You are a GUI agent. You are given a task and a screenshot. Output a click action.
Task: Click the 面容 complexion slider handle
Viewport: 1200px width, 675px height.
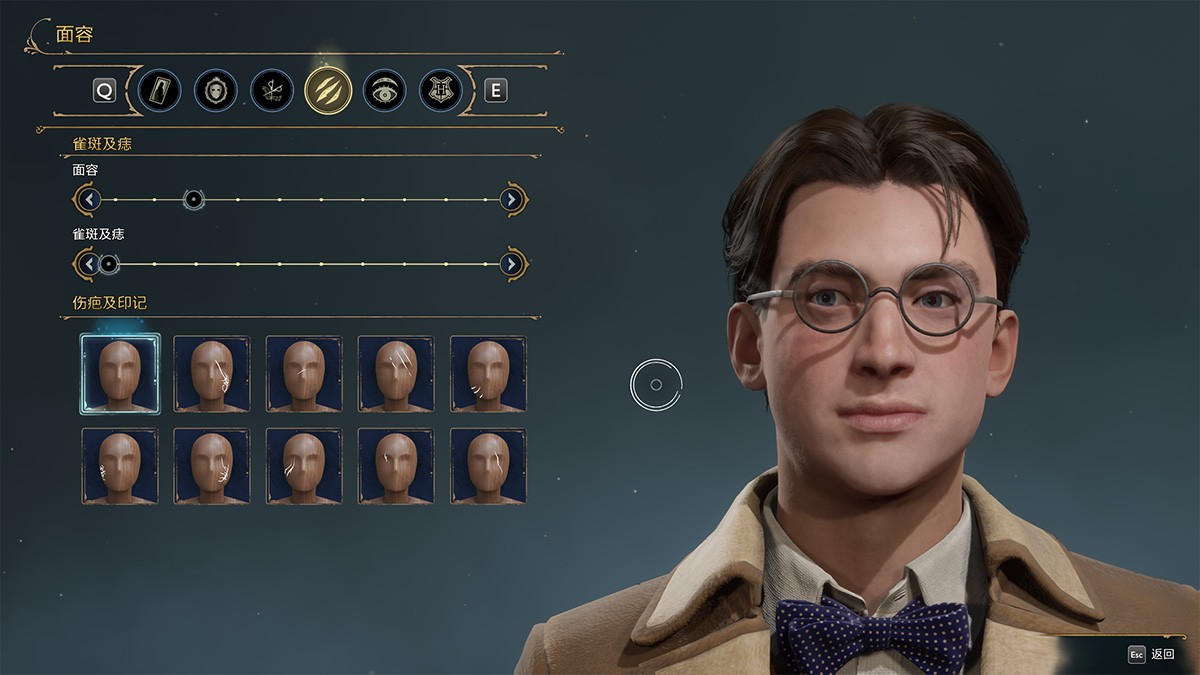(194, 200)
